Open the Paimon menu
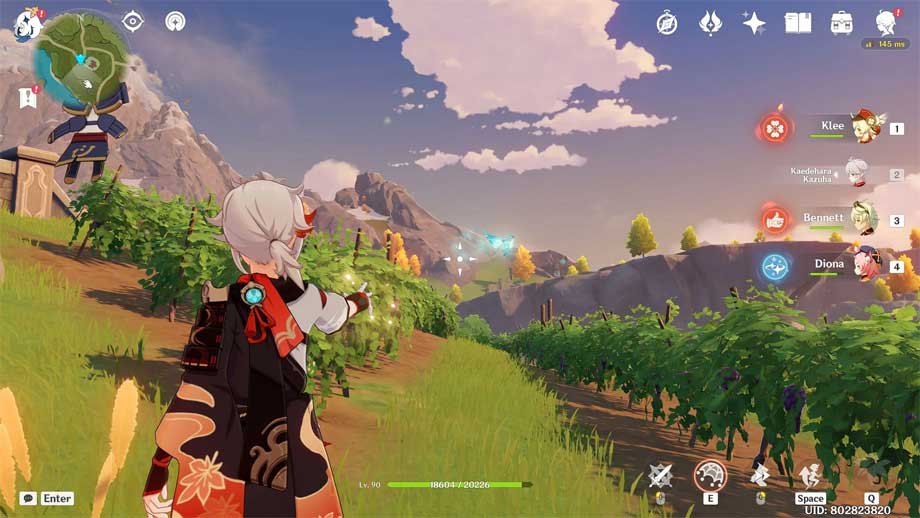The width and height of the screenshot is (920, 518). point(27,22)
